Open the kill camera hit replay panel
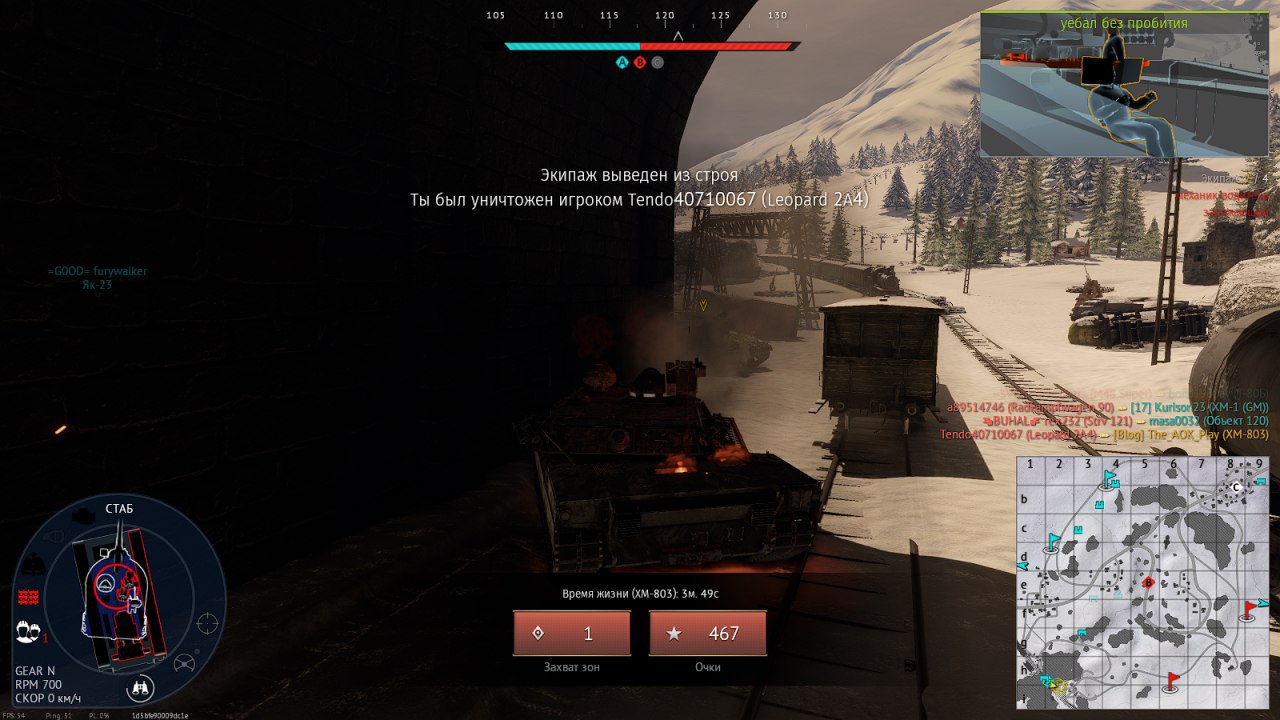Screen dimensions: 1280x720 (x=1124, y=84)
